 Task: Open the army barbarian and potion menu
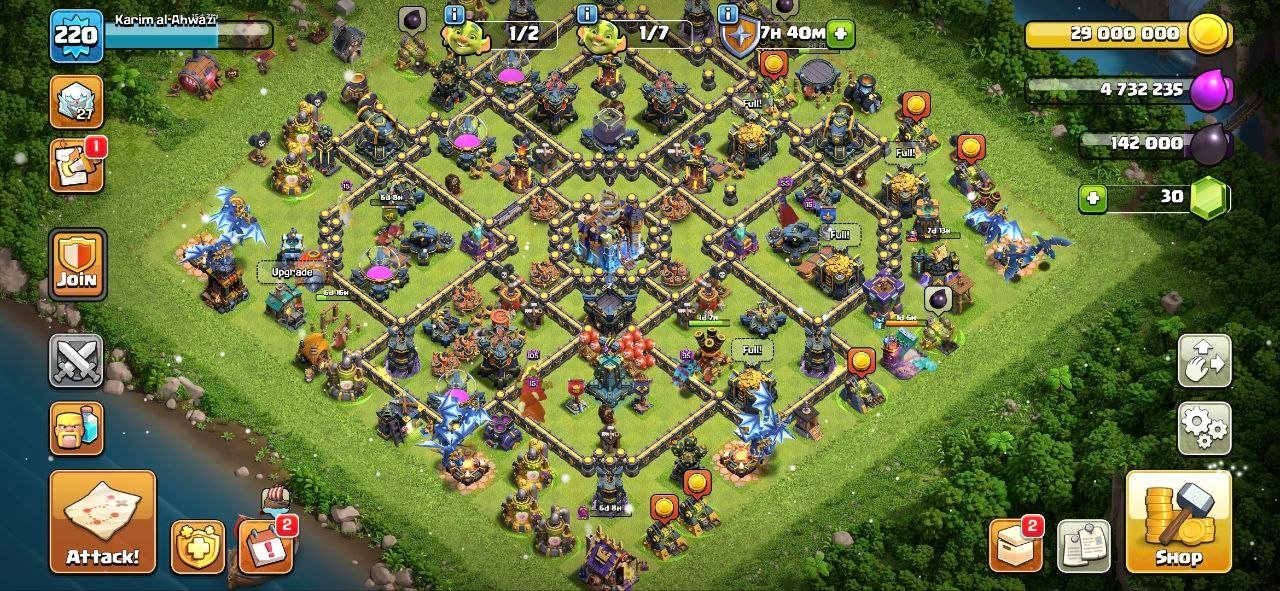pos(76,428)
